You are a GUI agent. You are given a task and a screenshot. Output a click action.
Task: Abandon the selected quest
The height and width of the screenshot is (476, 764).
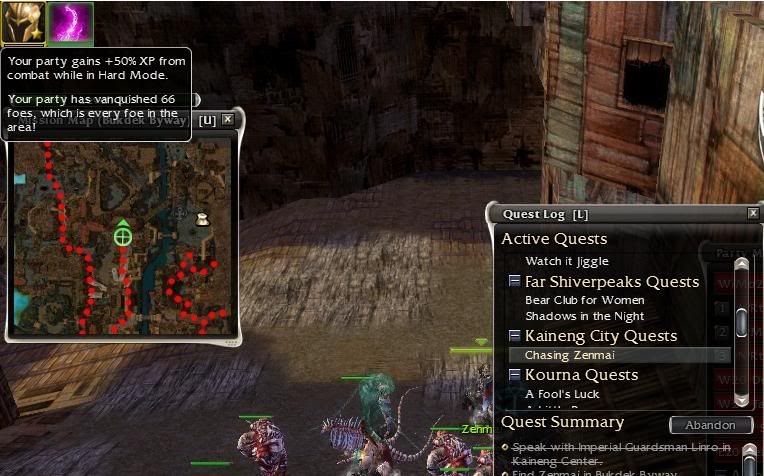coord(710,425)
